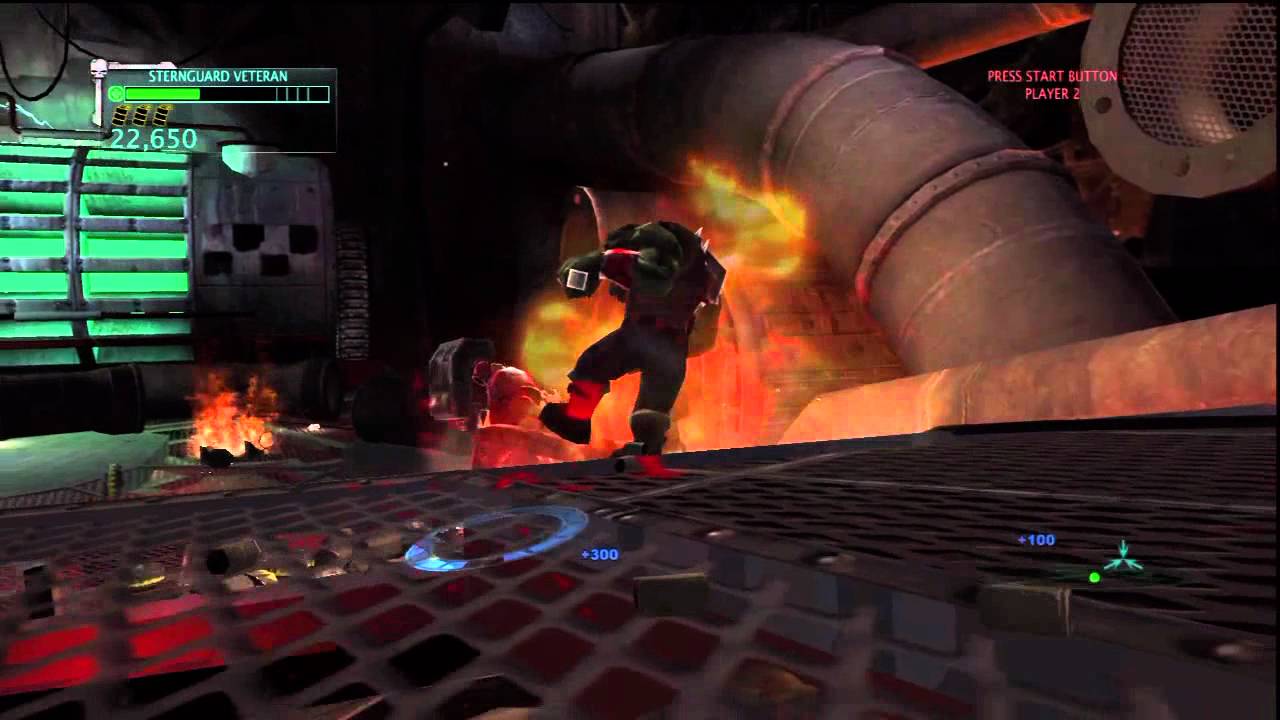Image resolution: width=1280 pixels, height=720 pixels.
Task: Click the burning wreckage on the left walkway
Action: tap(230, 430)
